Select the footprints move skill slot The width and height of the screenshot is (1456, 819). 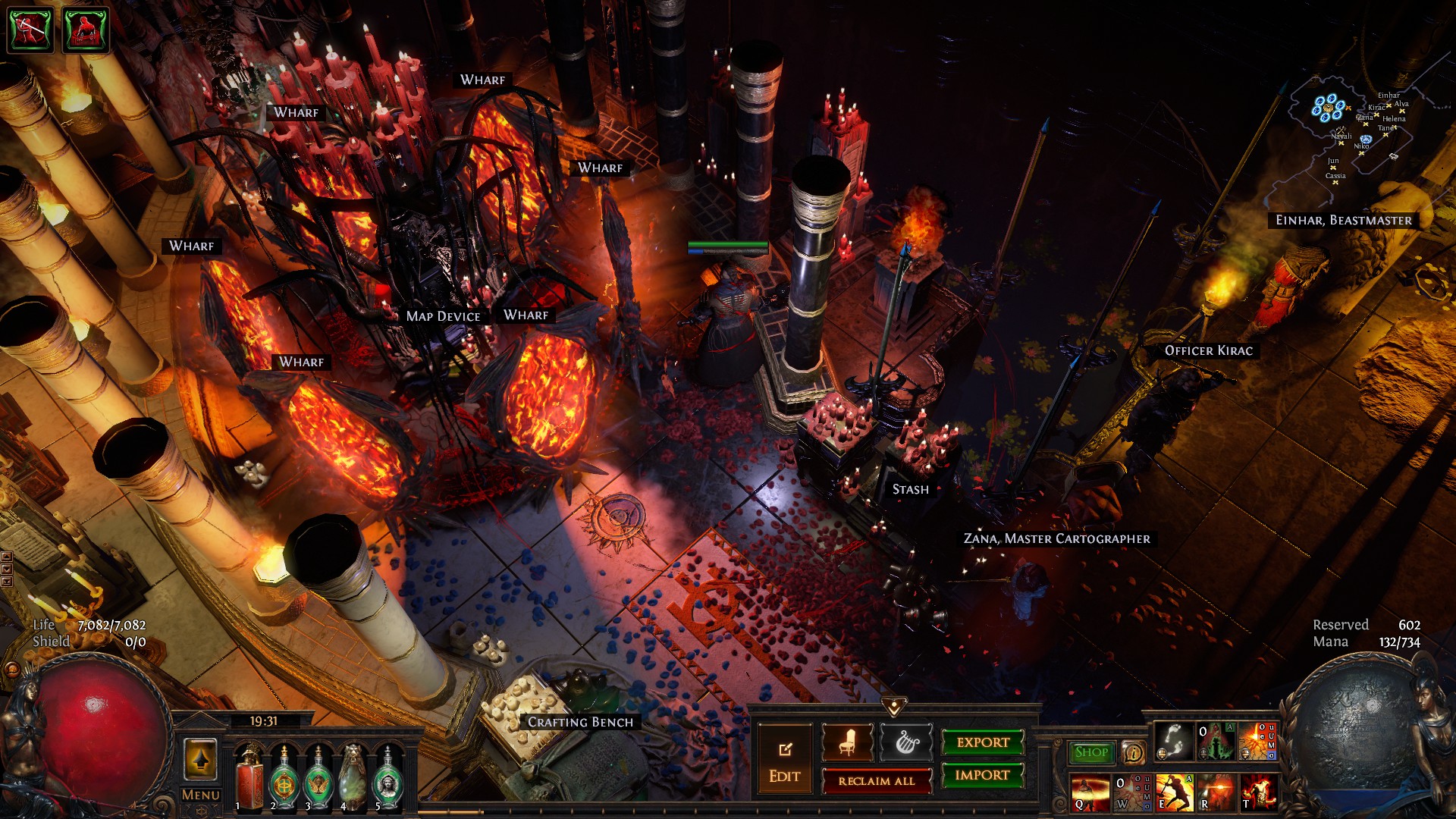[x=1174, y=742]
